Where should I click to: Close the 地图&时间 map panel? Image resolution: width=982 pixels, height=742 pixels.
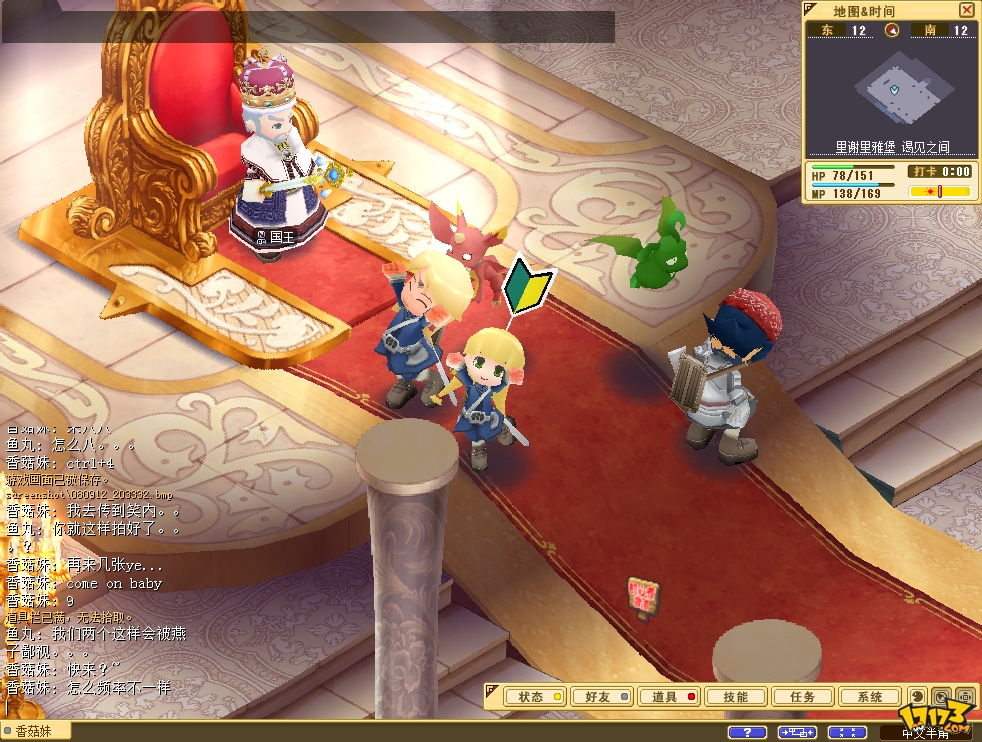(966, 10)
